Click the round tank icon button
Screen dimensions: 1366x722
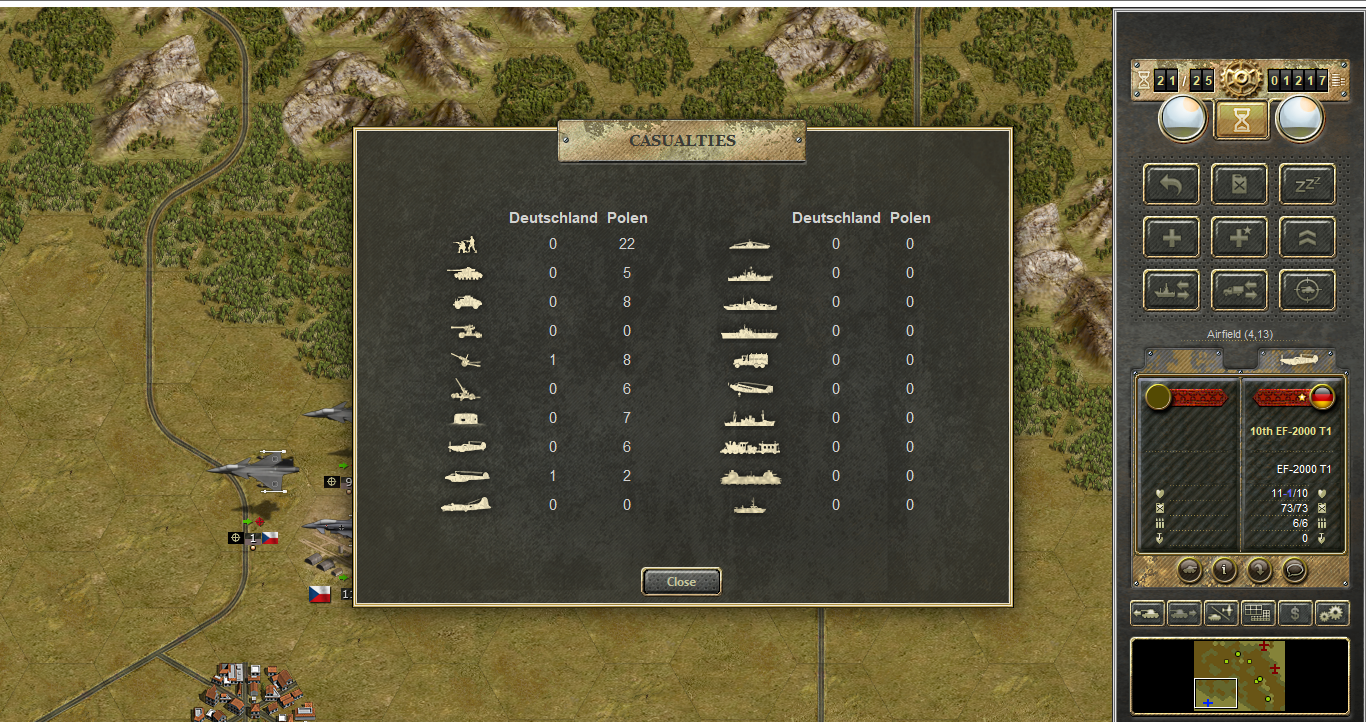pos(1189,570)
